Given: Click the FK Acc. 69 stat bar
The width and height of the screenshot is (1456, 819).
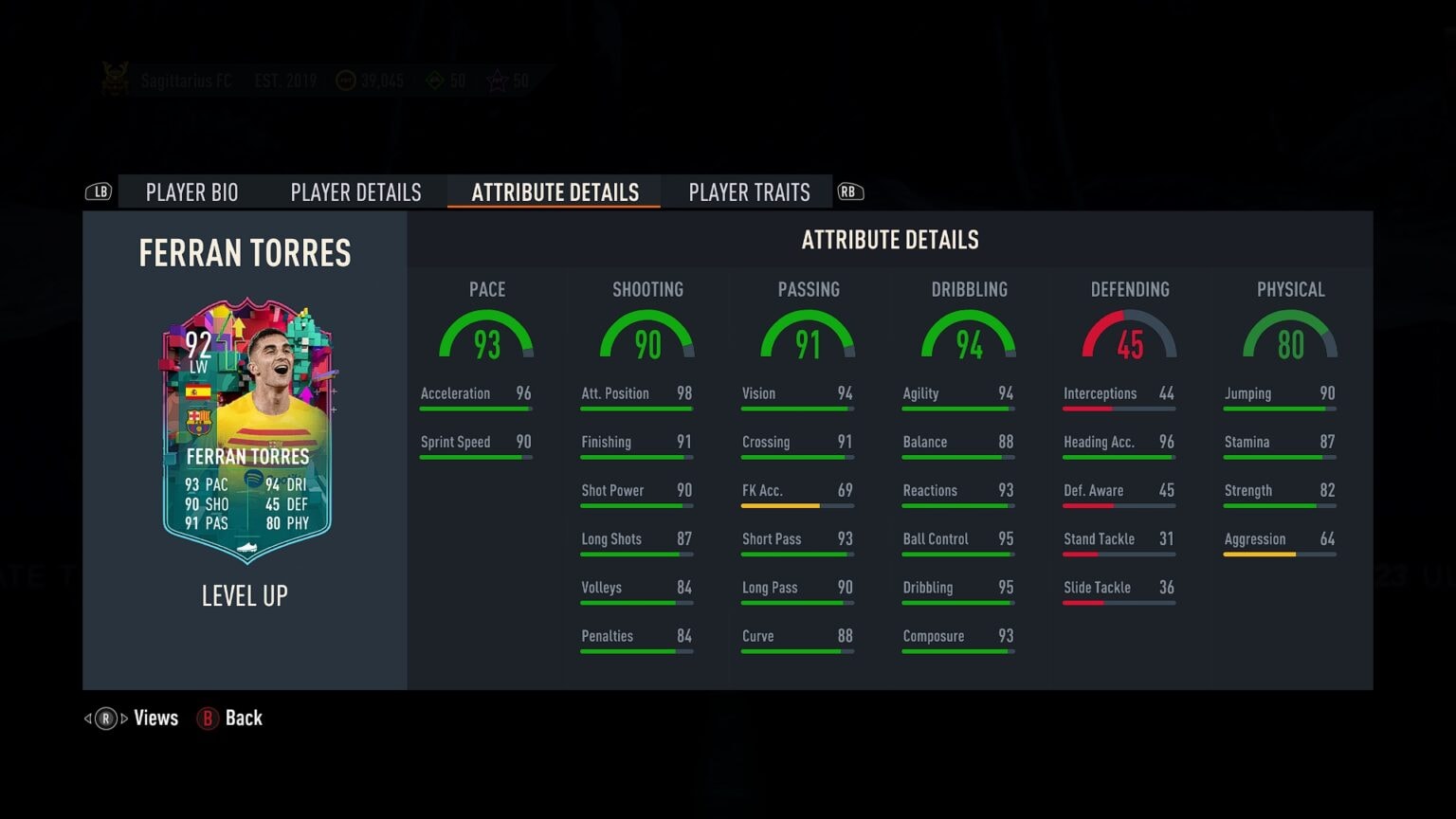Looking at the screenshot, I should coord(796,497).
